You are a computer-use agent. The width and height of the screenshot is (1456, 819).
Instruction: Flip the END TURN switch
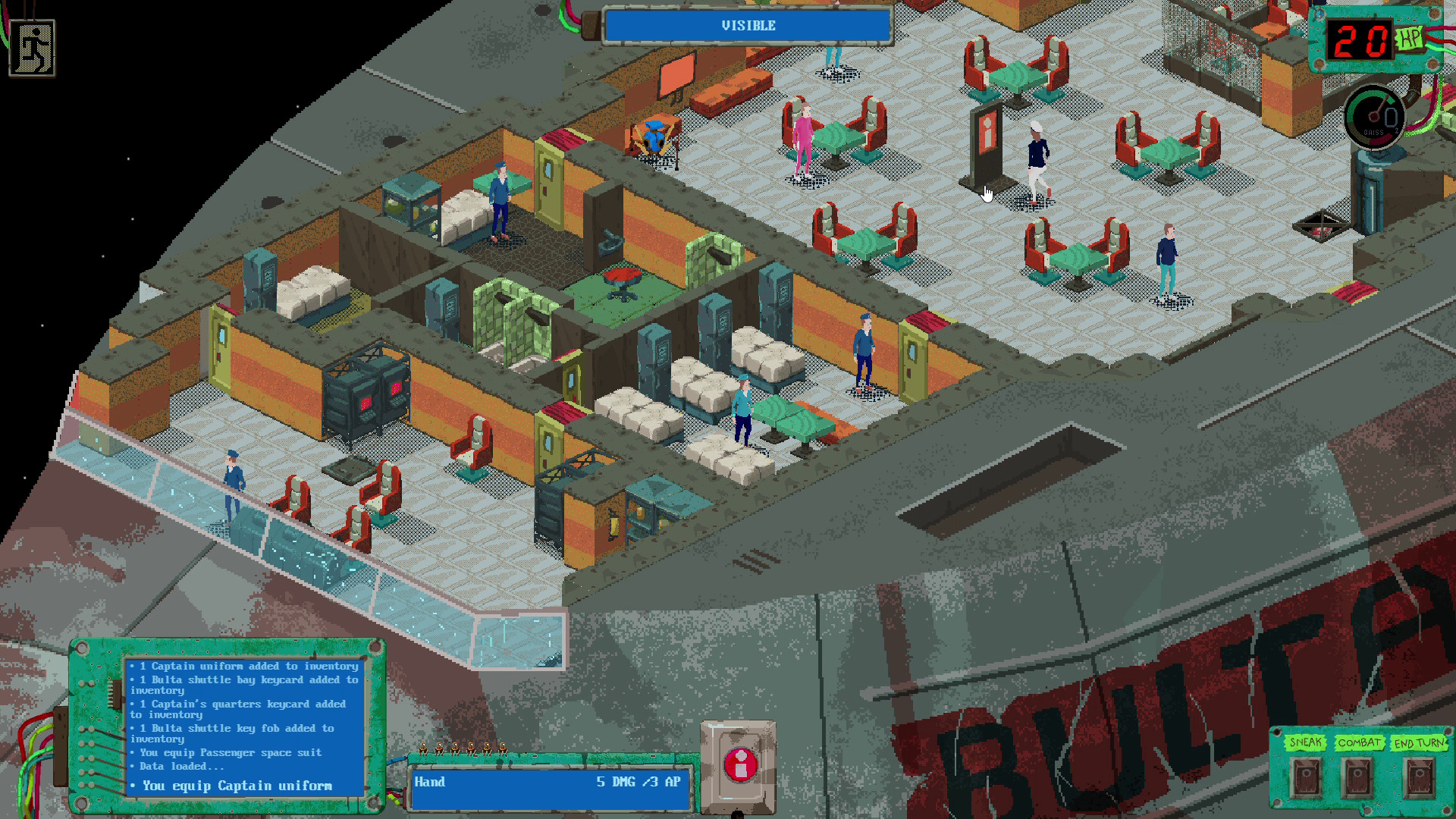tap(1420, 777)
